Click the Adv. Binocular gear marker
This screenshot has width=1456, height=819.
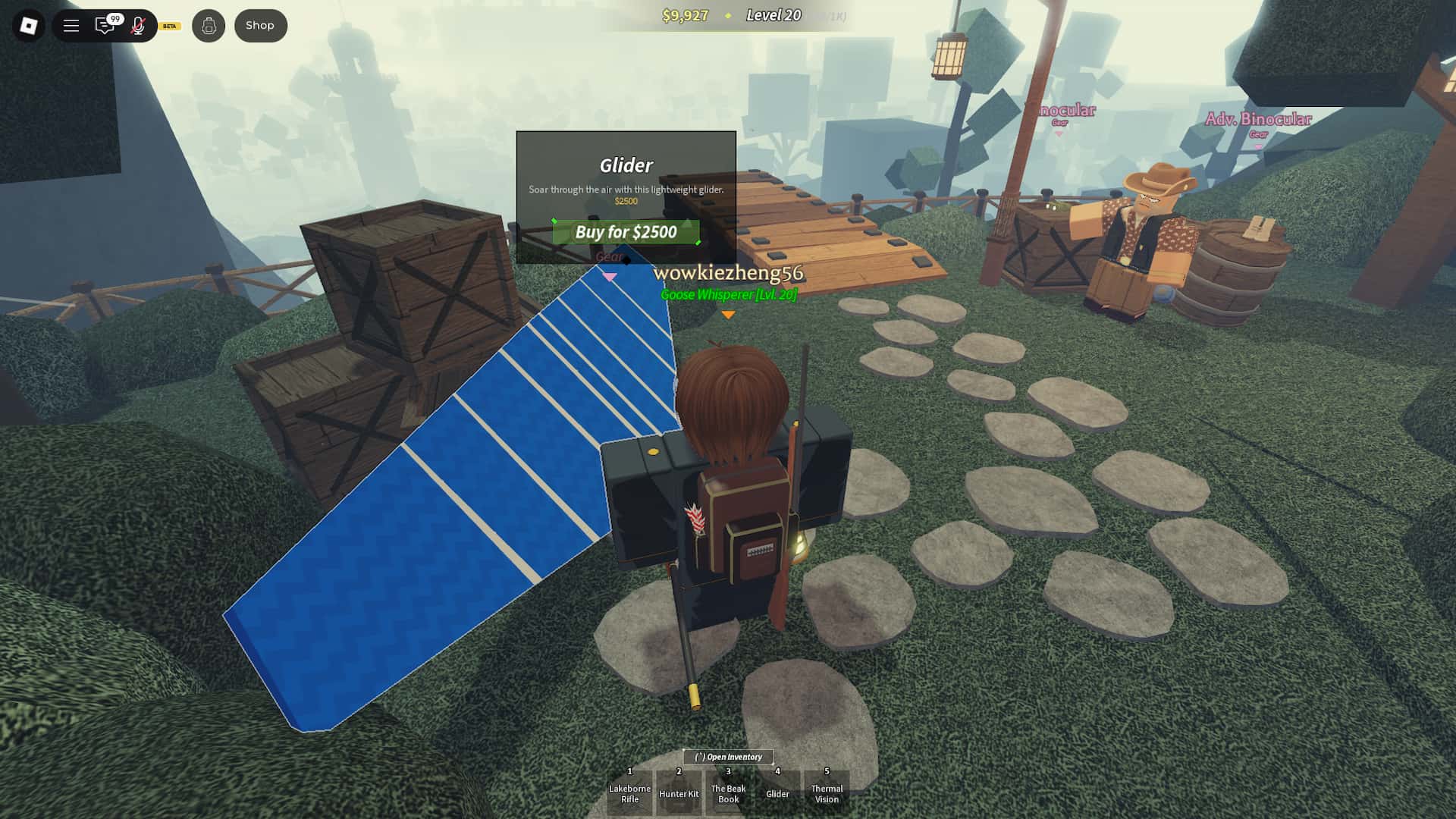(1259, 119)
